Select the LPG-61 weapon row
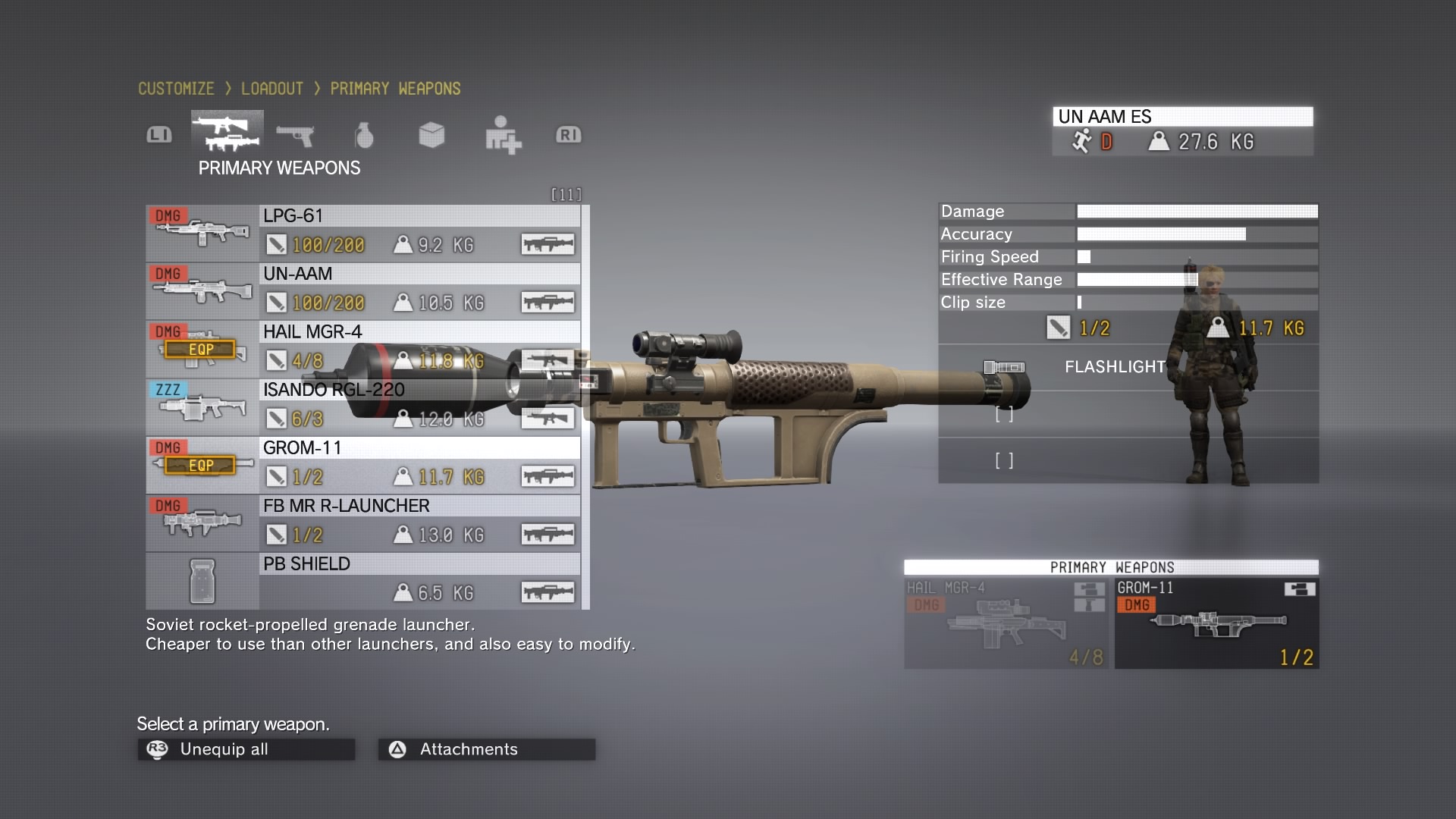1456x819 pixels. (362, 233)
